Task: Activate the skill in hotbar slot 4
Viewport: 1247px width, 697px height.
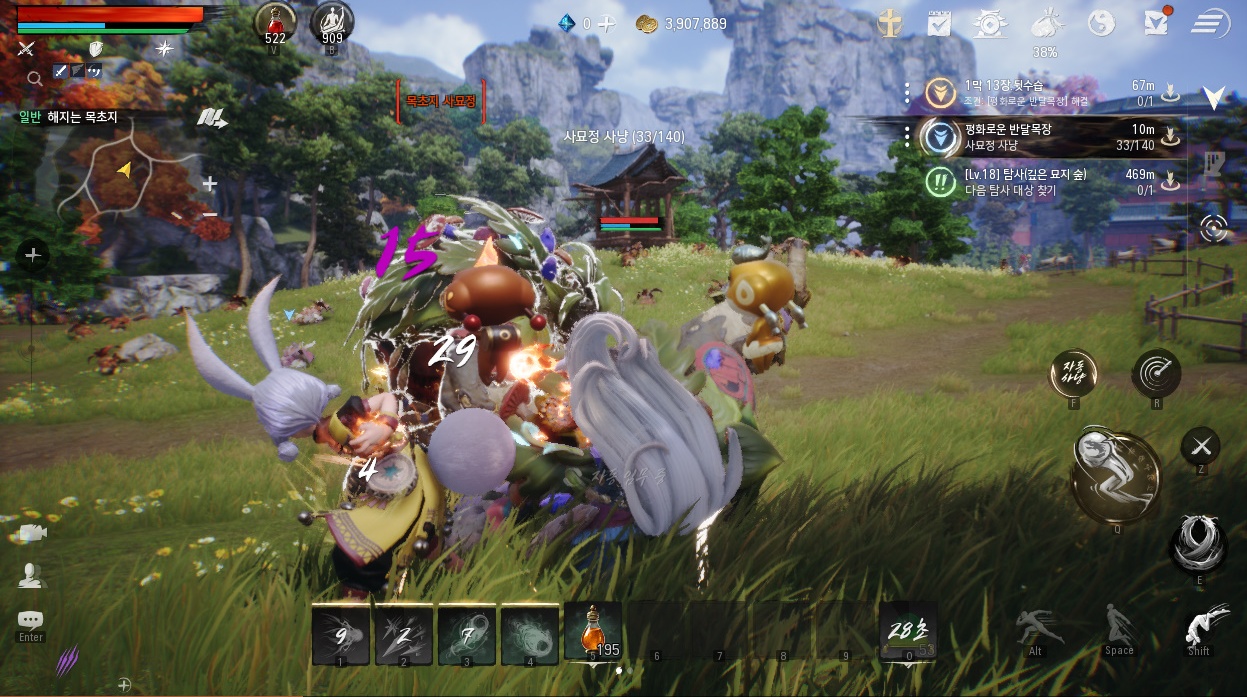Action: pyautogui.click(x=529, y=635)
